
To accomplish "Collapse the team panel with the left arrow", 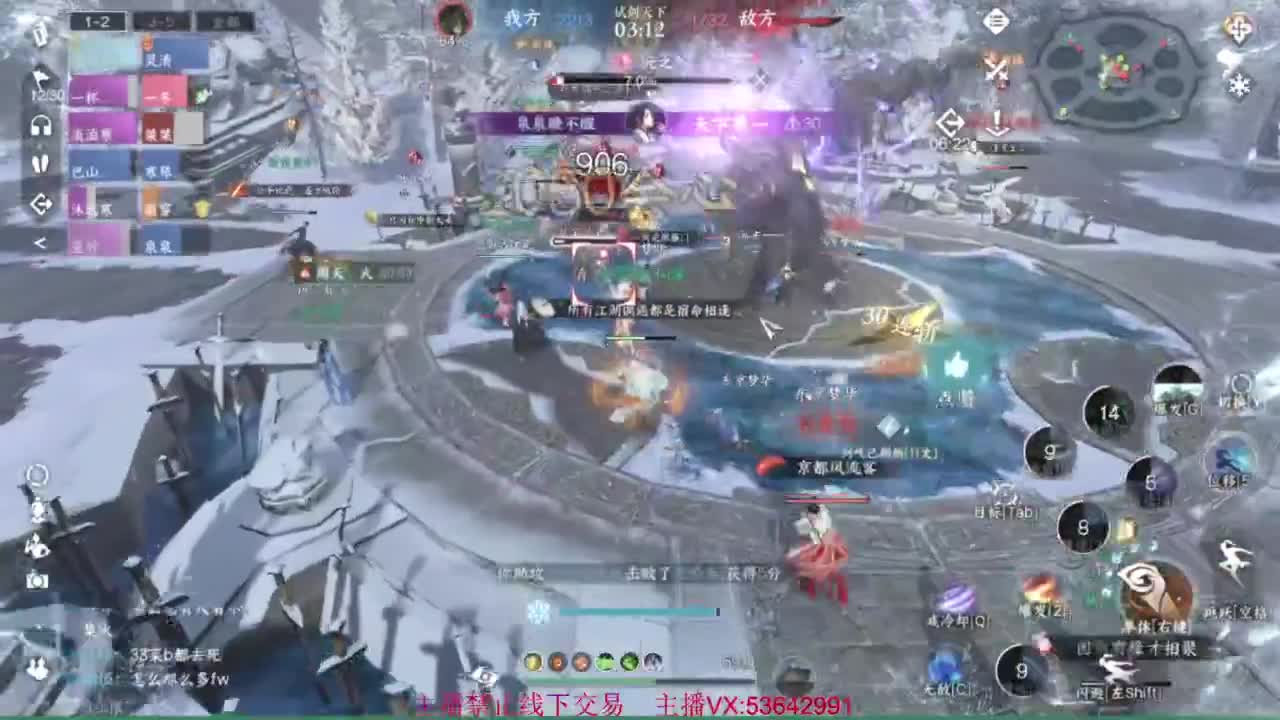I will (x=42, y=240).
